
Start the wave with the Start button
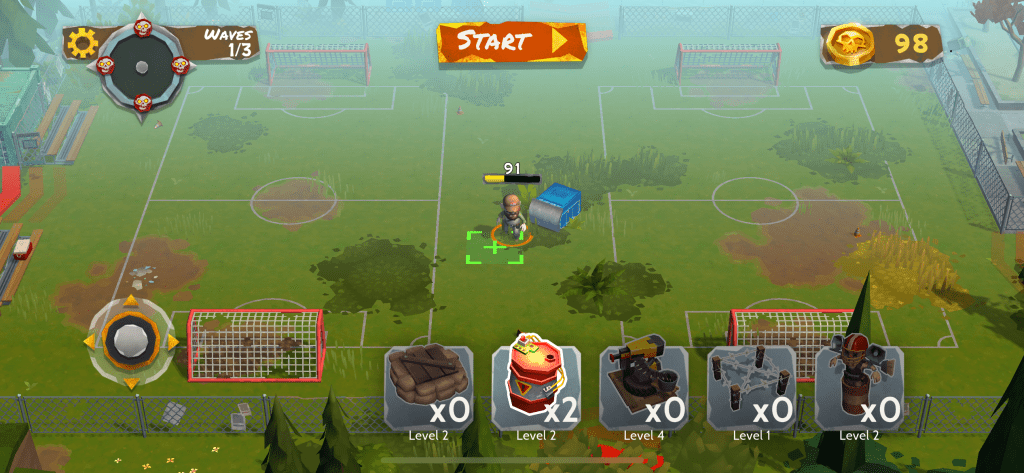[511, 41]
